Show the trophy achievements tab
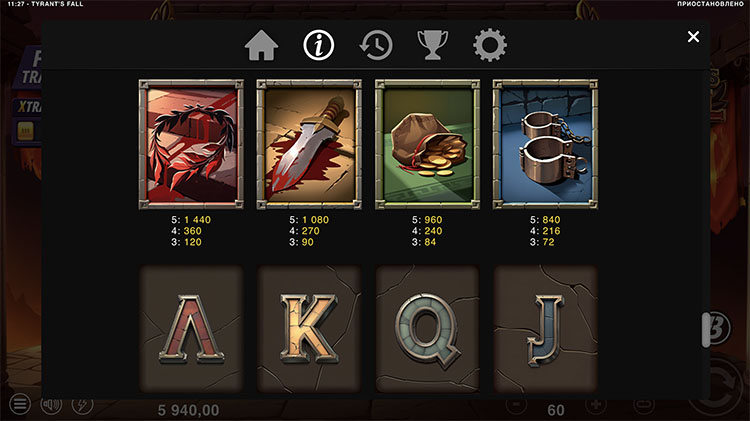Image resolution: width=750 pixels, height=421 pixels. click(x=432, y=45)
